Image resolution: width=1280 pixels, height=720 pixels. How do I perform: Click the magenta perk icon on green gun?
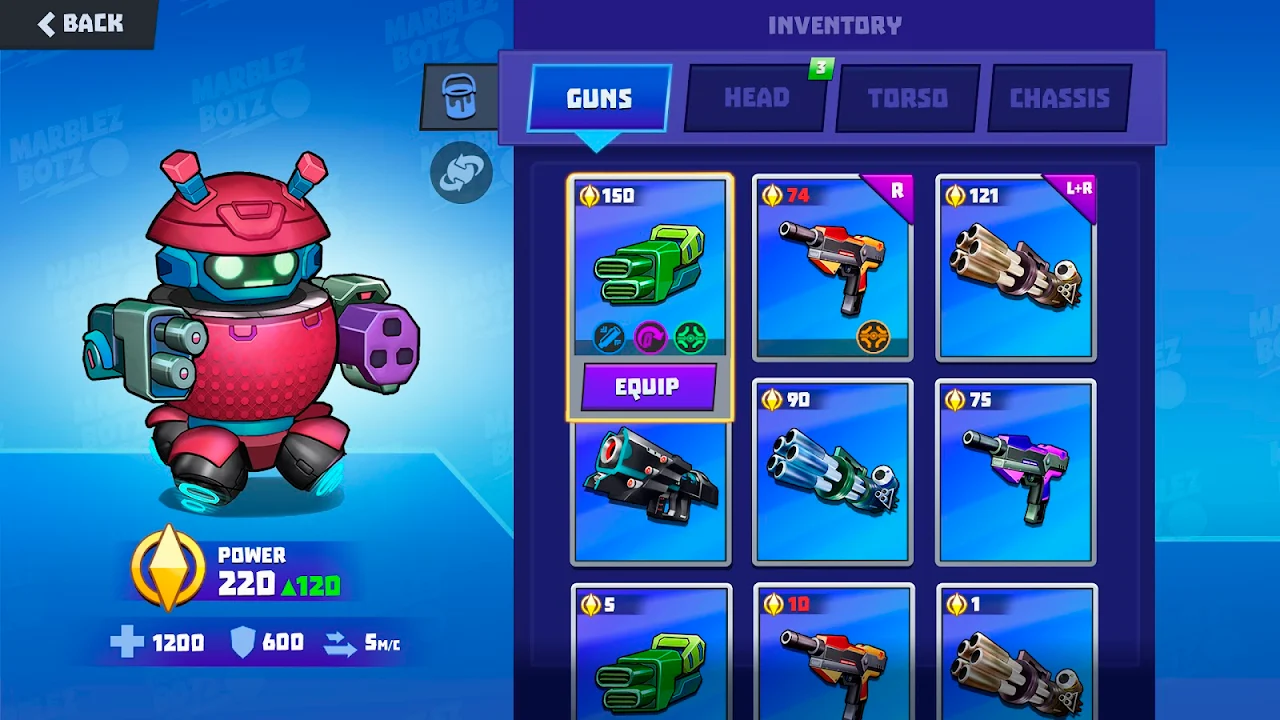650,338
